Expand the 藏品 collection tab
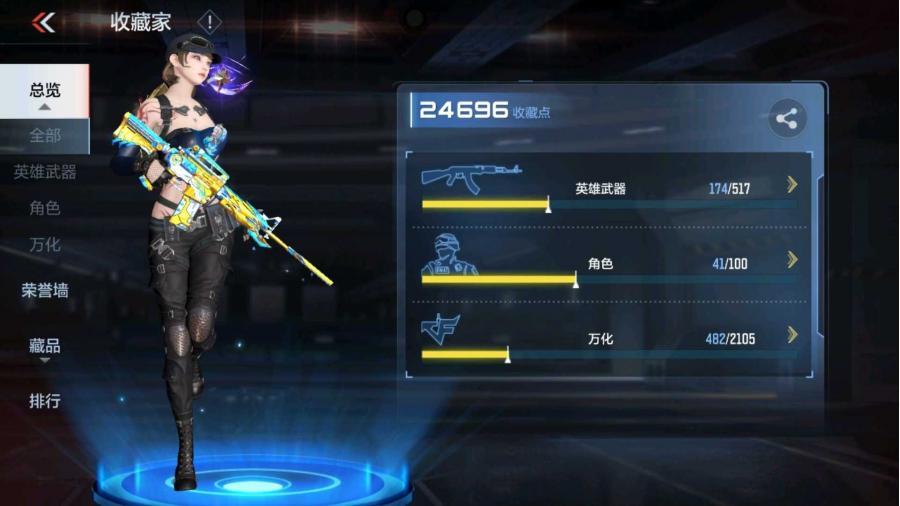Viewport: 900px width, 506px height. click(44, 346)
